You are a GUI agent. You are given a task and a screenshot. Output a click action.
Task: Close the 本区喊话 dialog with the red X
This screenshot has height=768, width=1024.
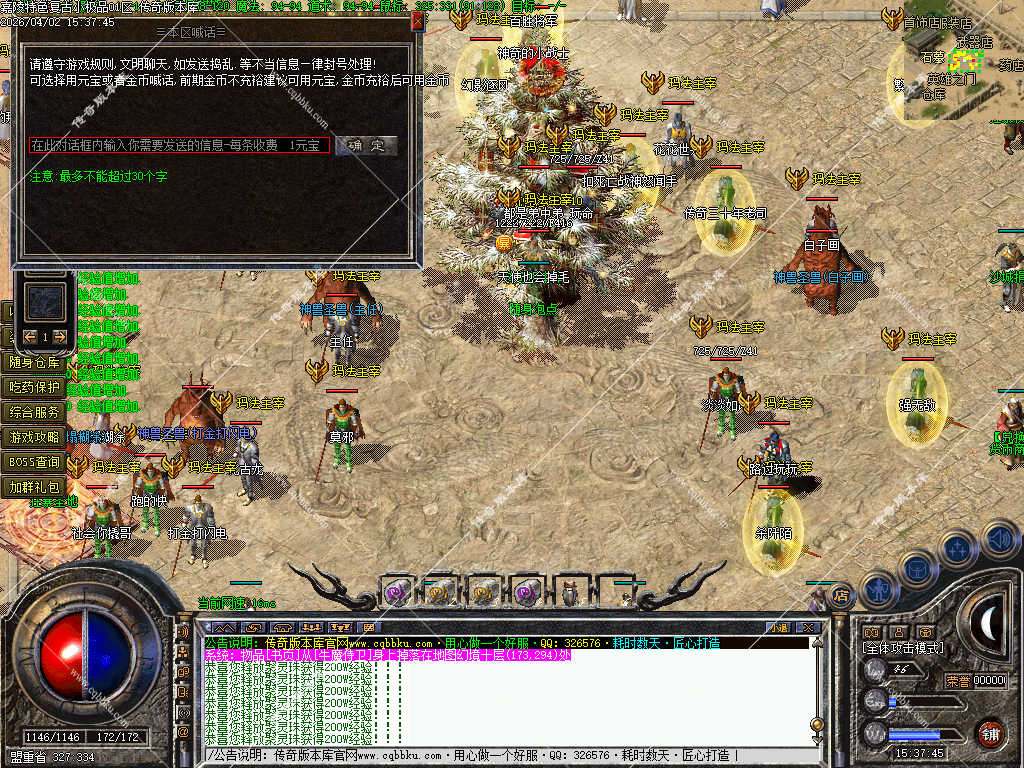coord(418,19)
